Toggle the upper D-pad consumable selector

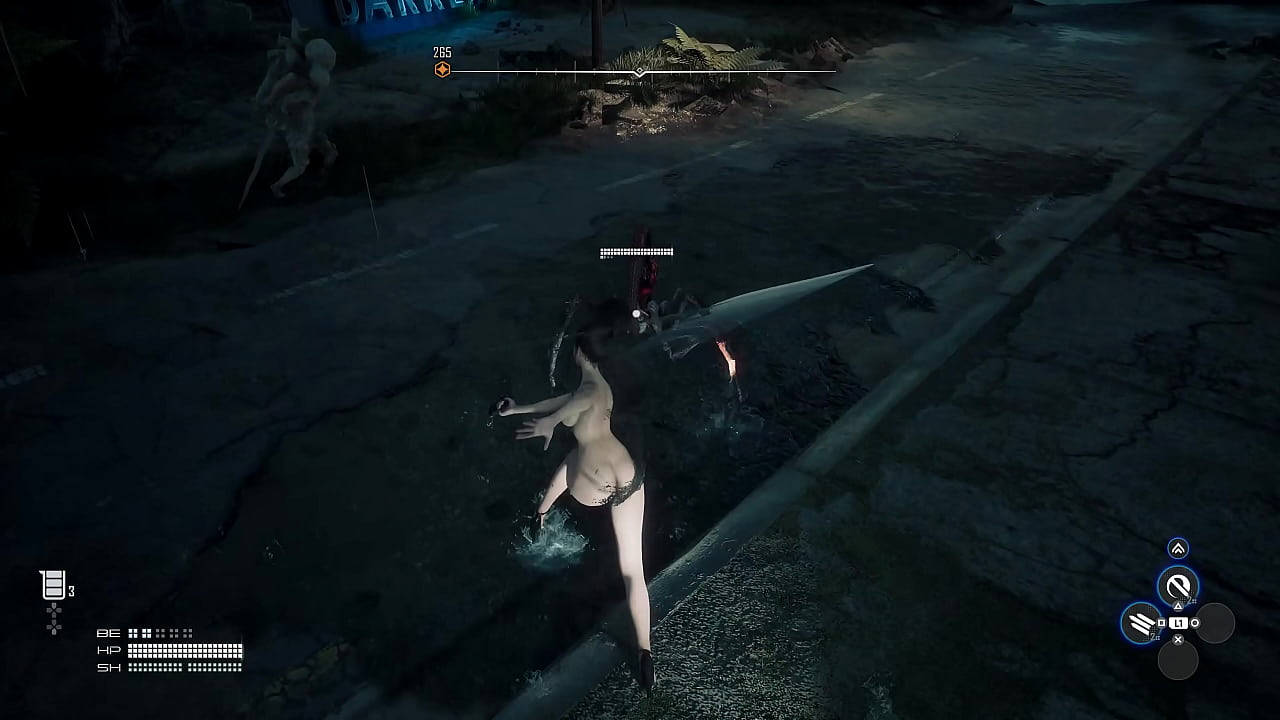[x=54, y=611]
